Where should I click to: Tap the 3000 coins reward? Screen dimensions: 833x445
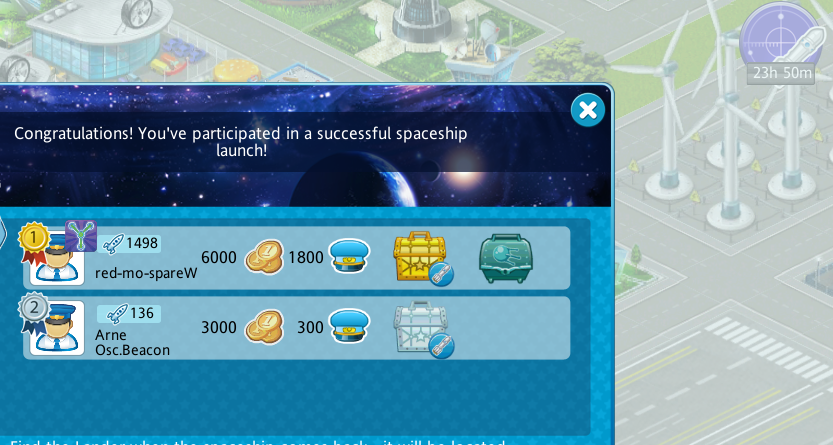pos(265,327)
